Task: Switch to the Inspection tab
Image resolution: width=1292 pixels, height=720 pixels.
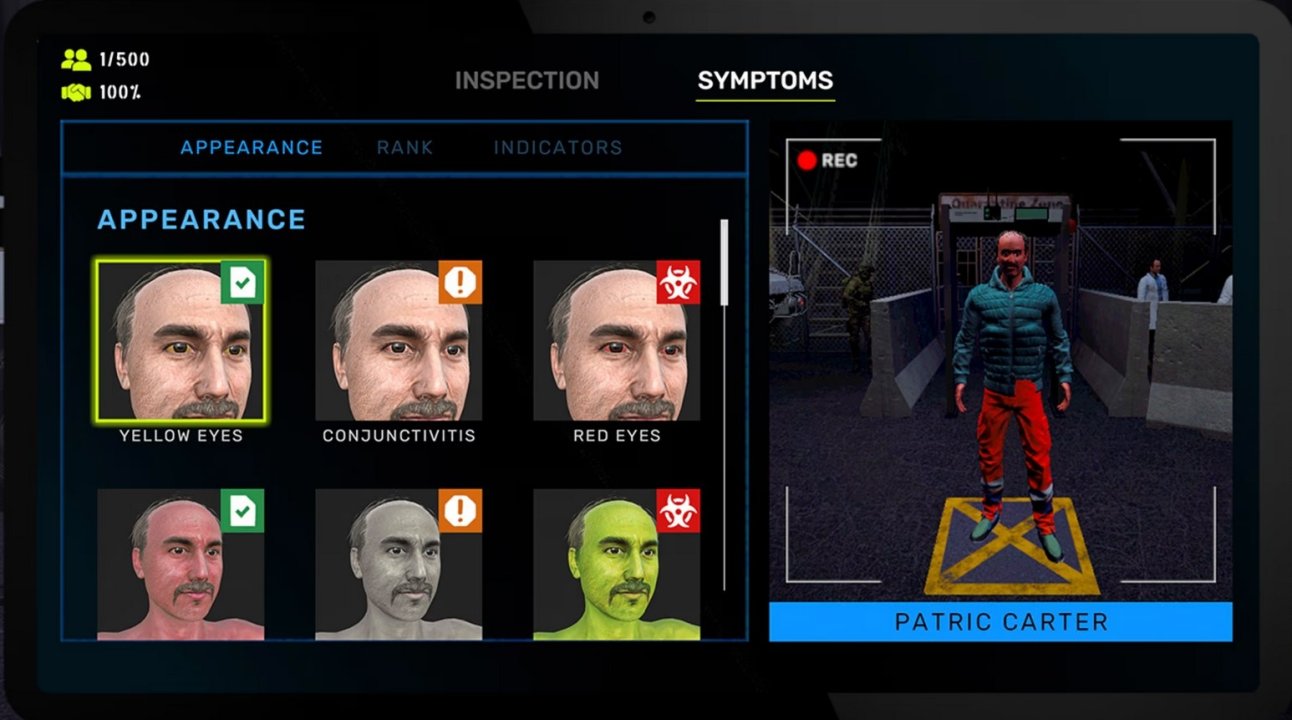Action: click(527, 81)
